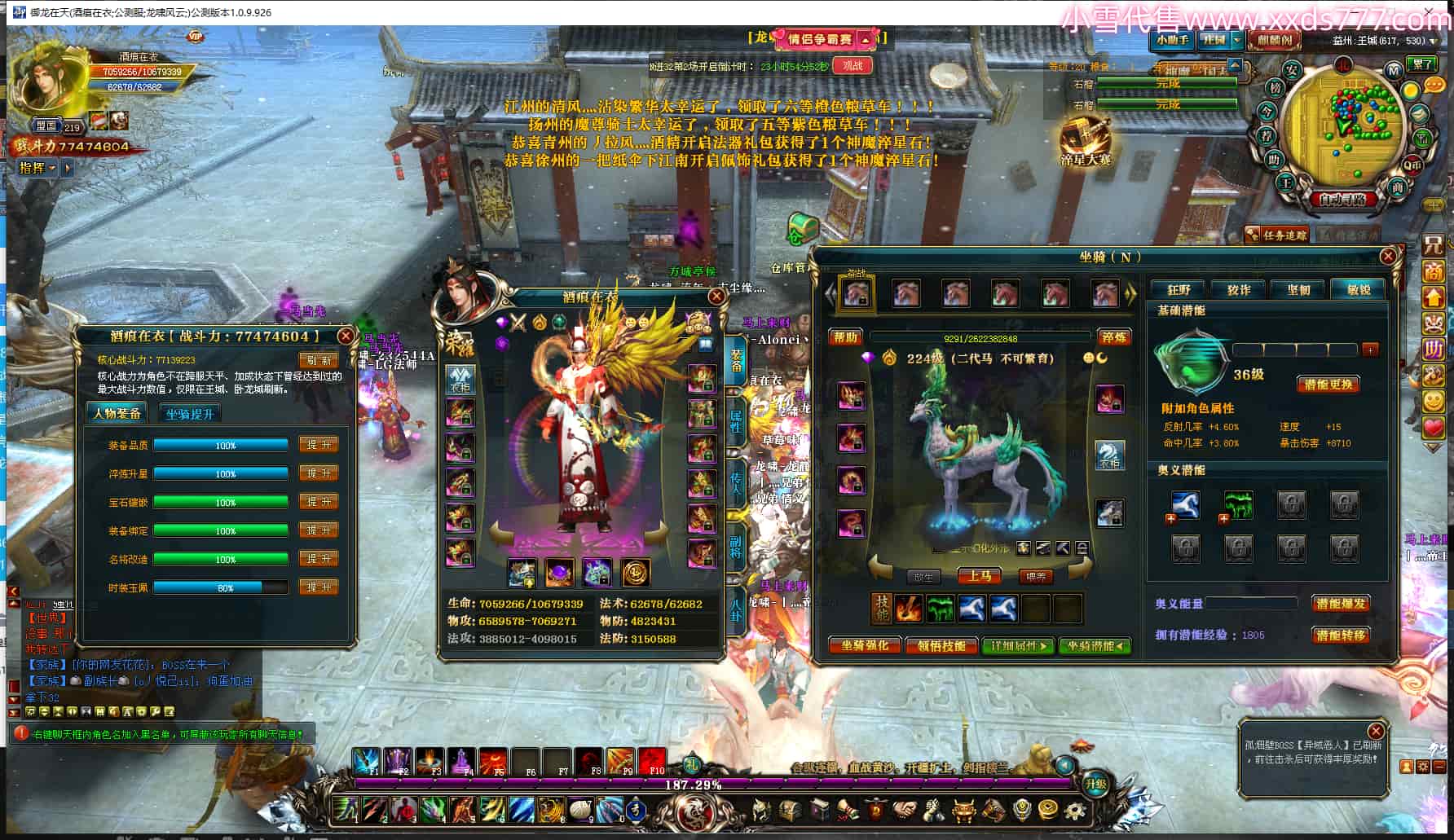Activate the 潜能爆发 button
Viewport: 1454px width, 840px height.
(x=1341, y=604)
